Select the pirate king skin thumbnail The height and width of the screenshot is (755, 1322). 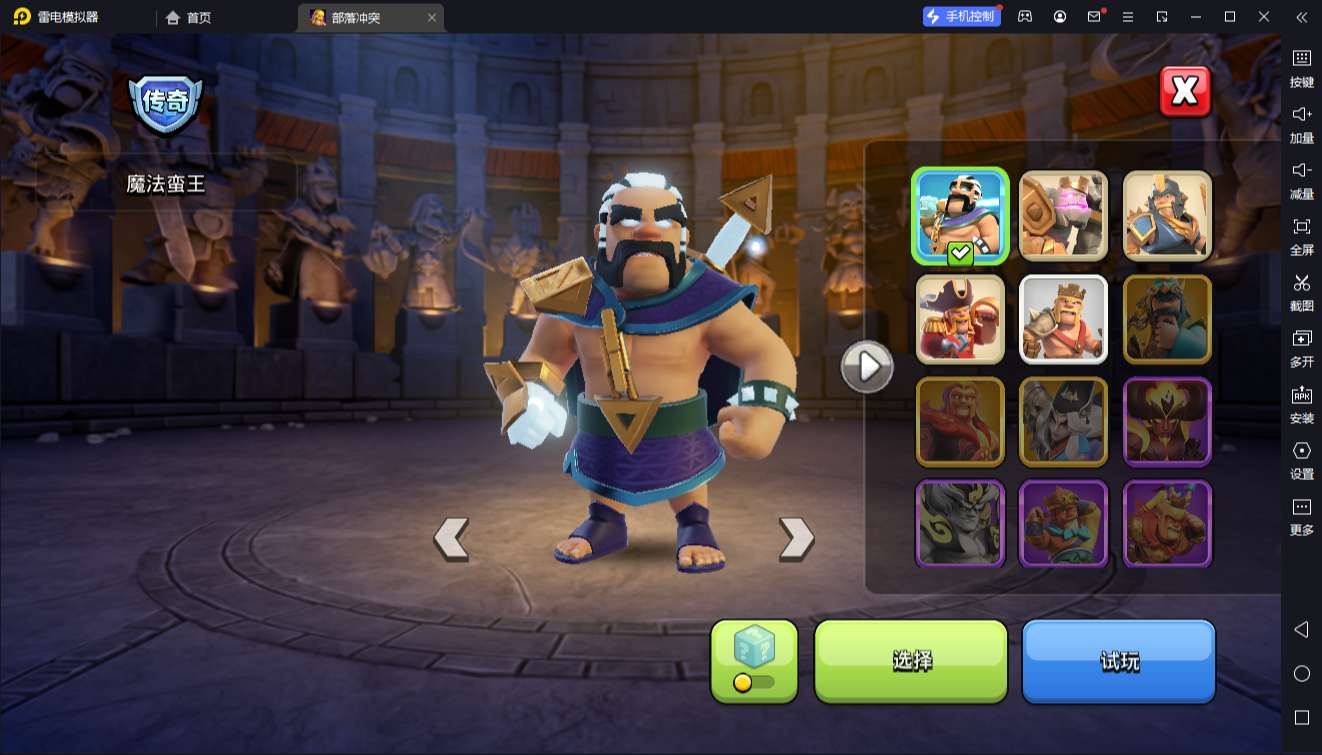point(960,319)
